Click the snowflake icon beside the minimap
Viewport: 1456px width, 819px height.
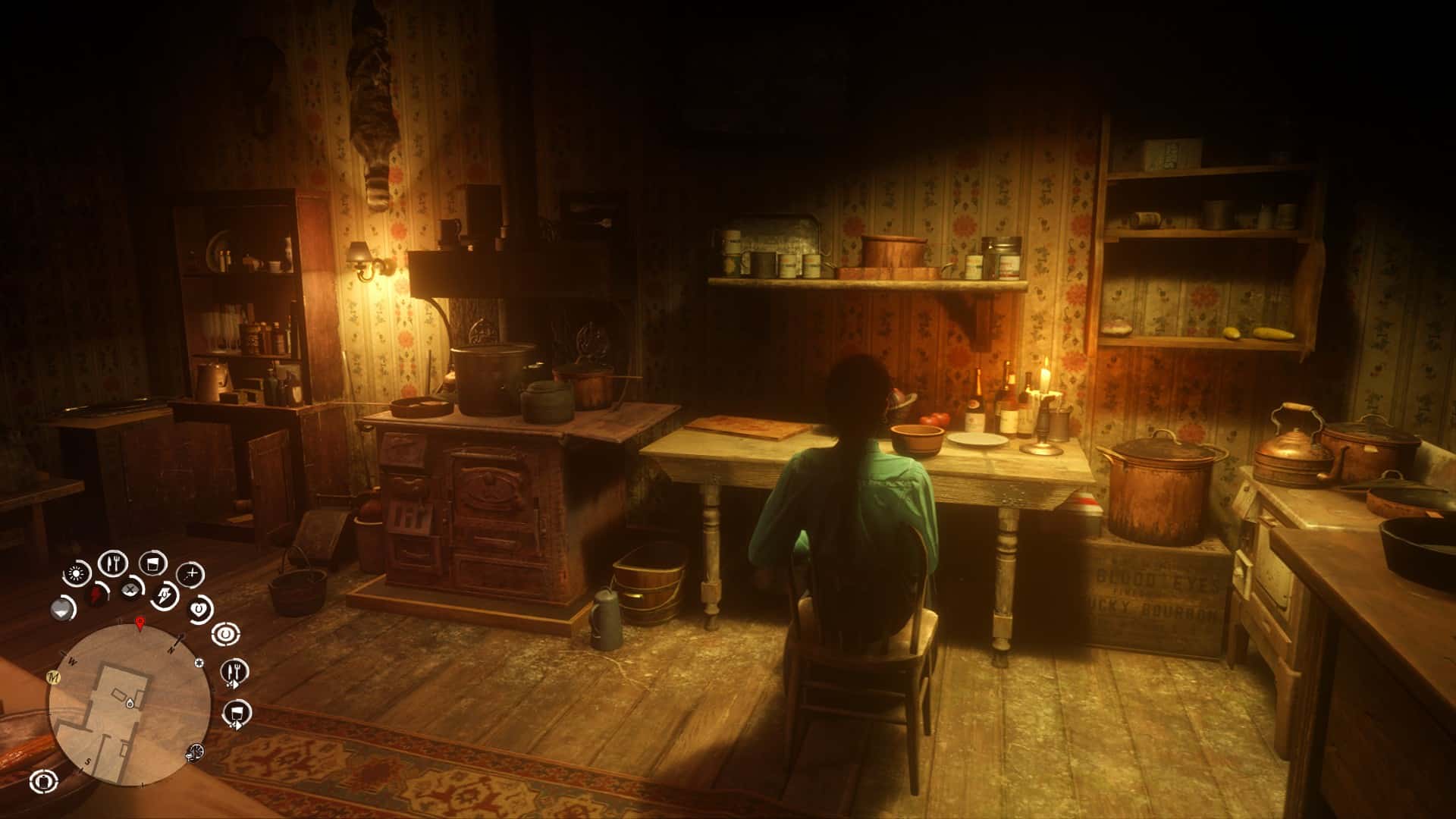[x=199, y=663]
